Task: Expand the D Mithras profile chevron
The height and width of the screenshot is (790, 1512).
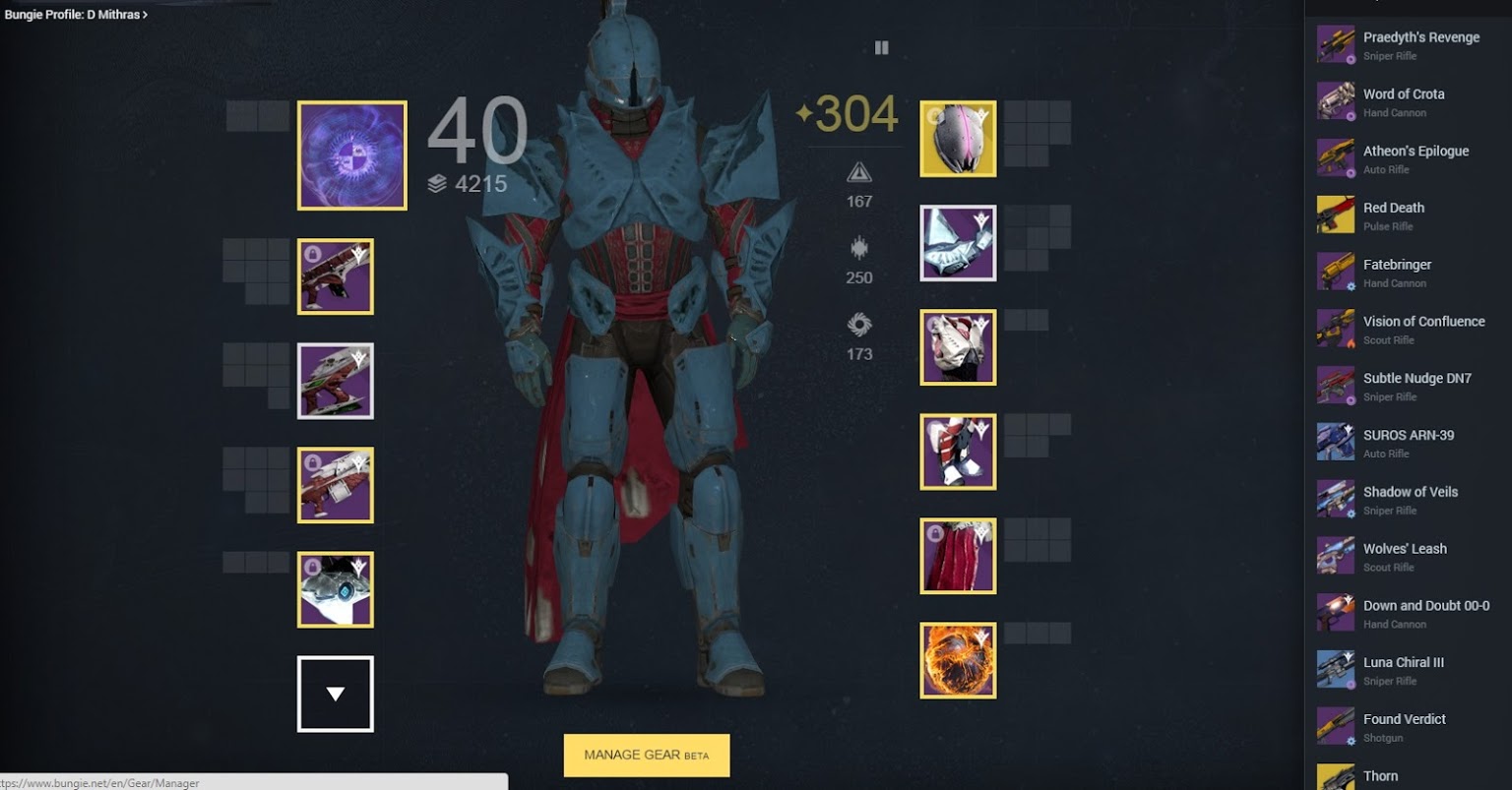Action: pos(144,15)
